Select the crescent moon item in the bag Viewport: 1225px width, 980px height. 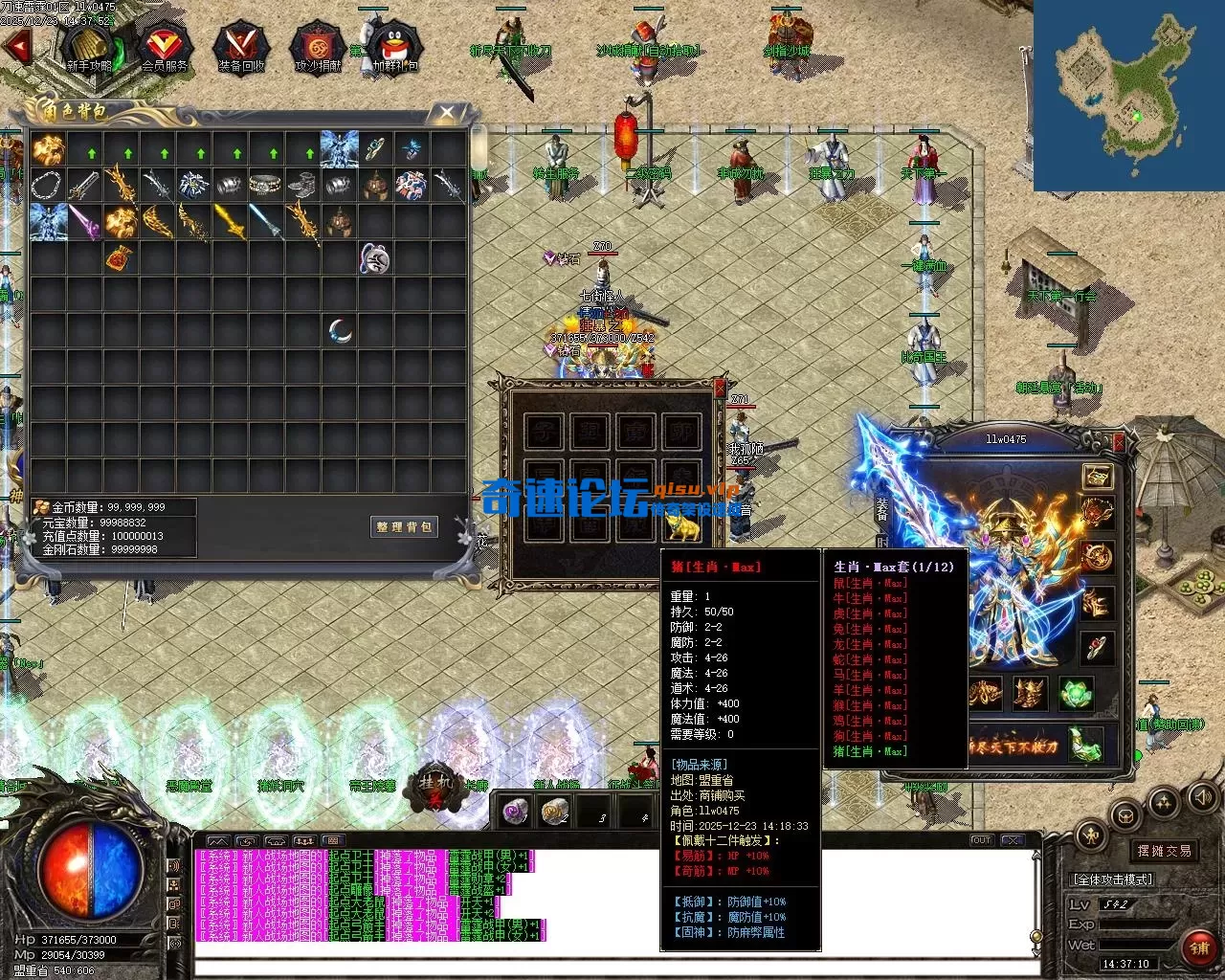point(340,331)
